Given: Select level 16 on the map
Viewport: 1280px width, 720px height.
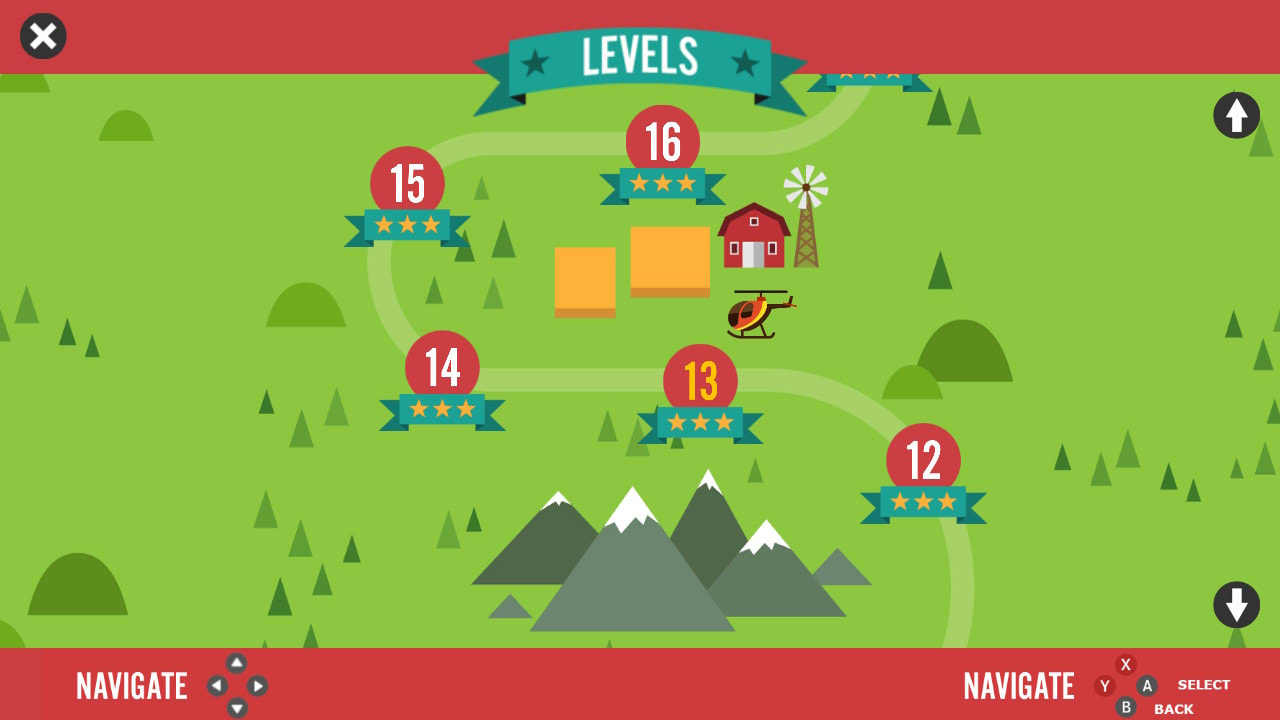Looking at the screenshot, I should click(x=662, y=142).
